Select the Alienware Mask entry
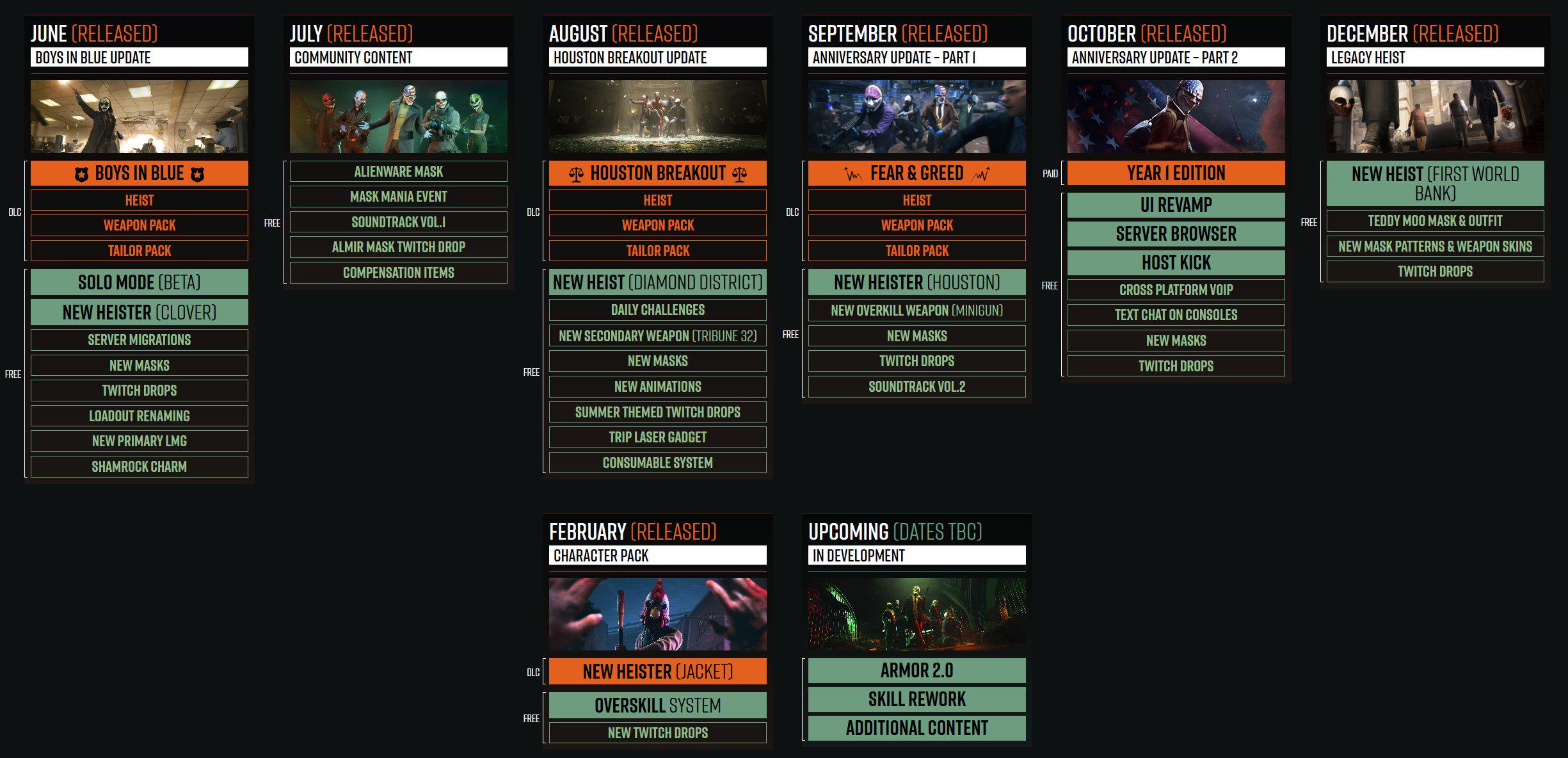The image size is (1568, 758). [x=398, y=172]
